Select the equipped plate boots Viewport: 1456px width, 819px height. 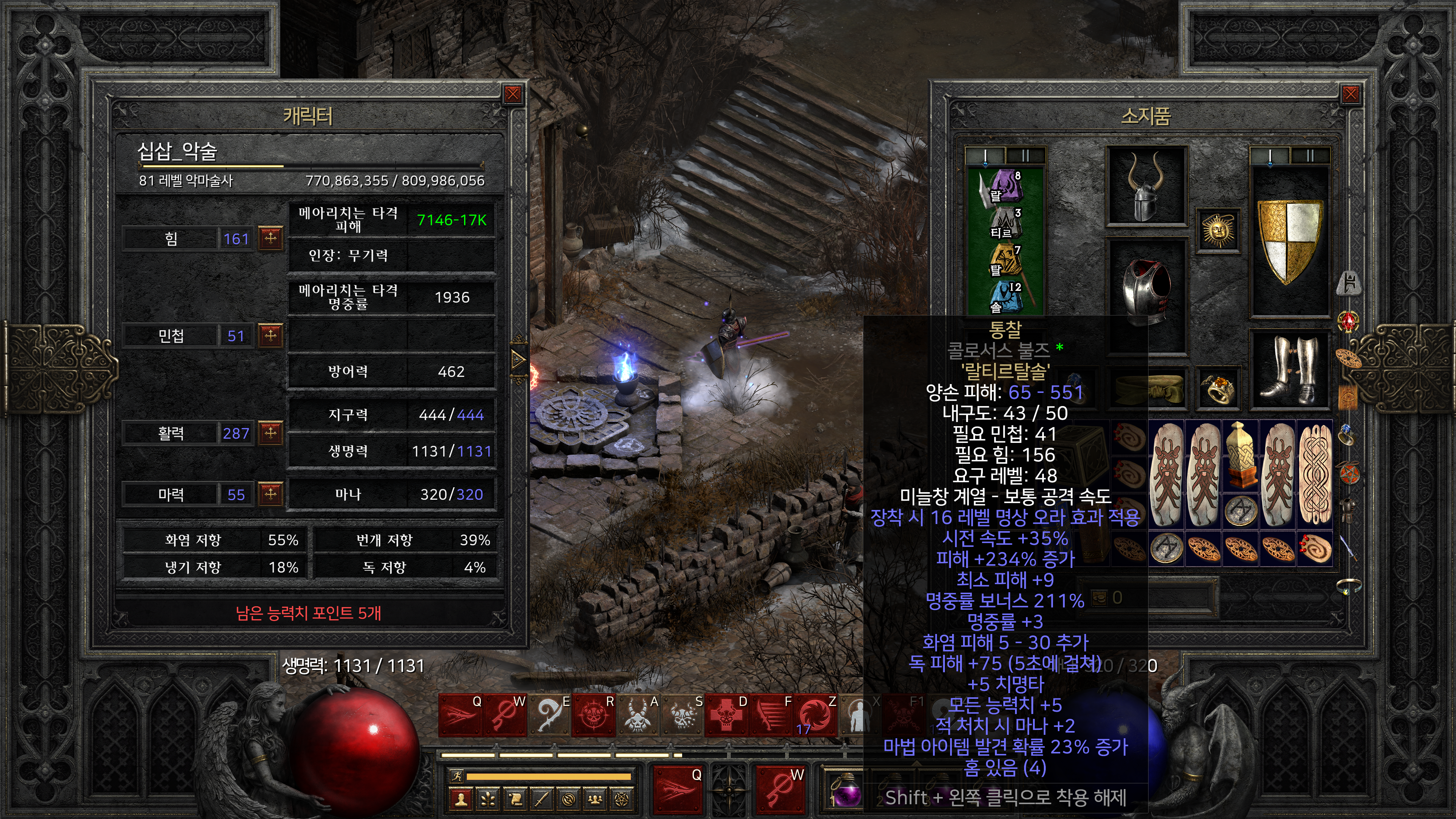[1290, 369]
